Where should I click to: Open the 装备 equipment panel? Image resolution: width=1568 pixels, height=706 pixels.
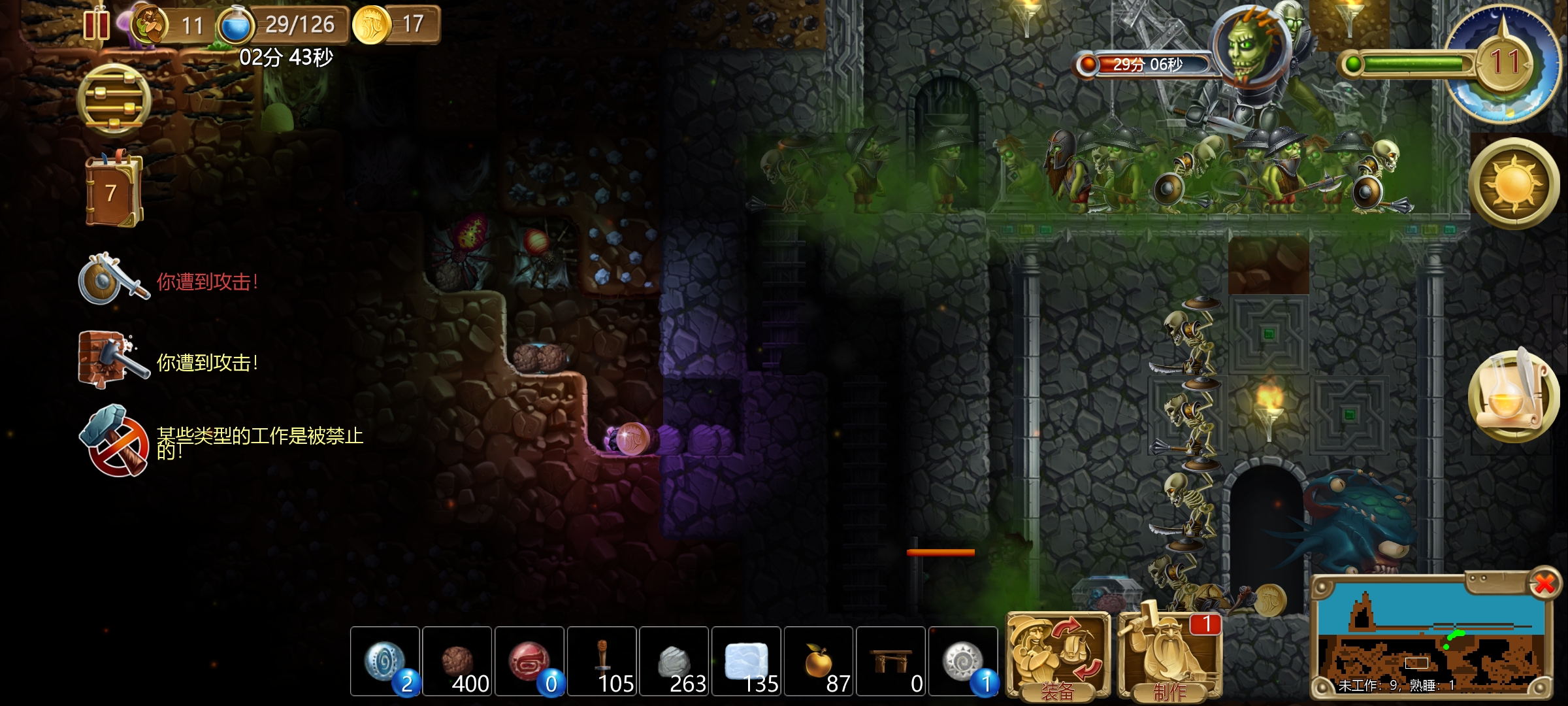click(x=1058, y=656)
